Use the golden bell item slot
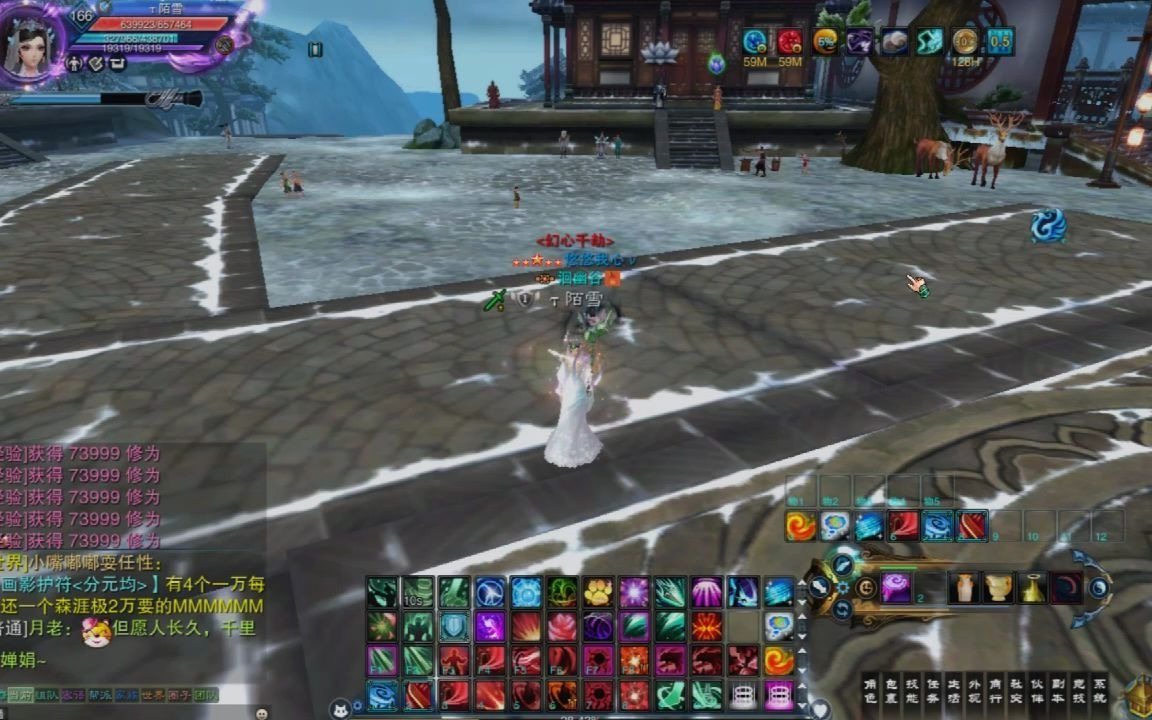The width and height of the screenshot is (1152, 720). pos(1032,589)
